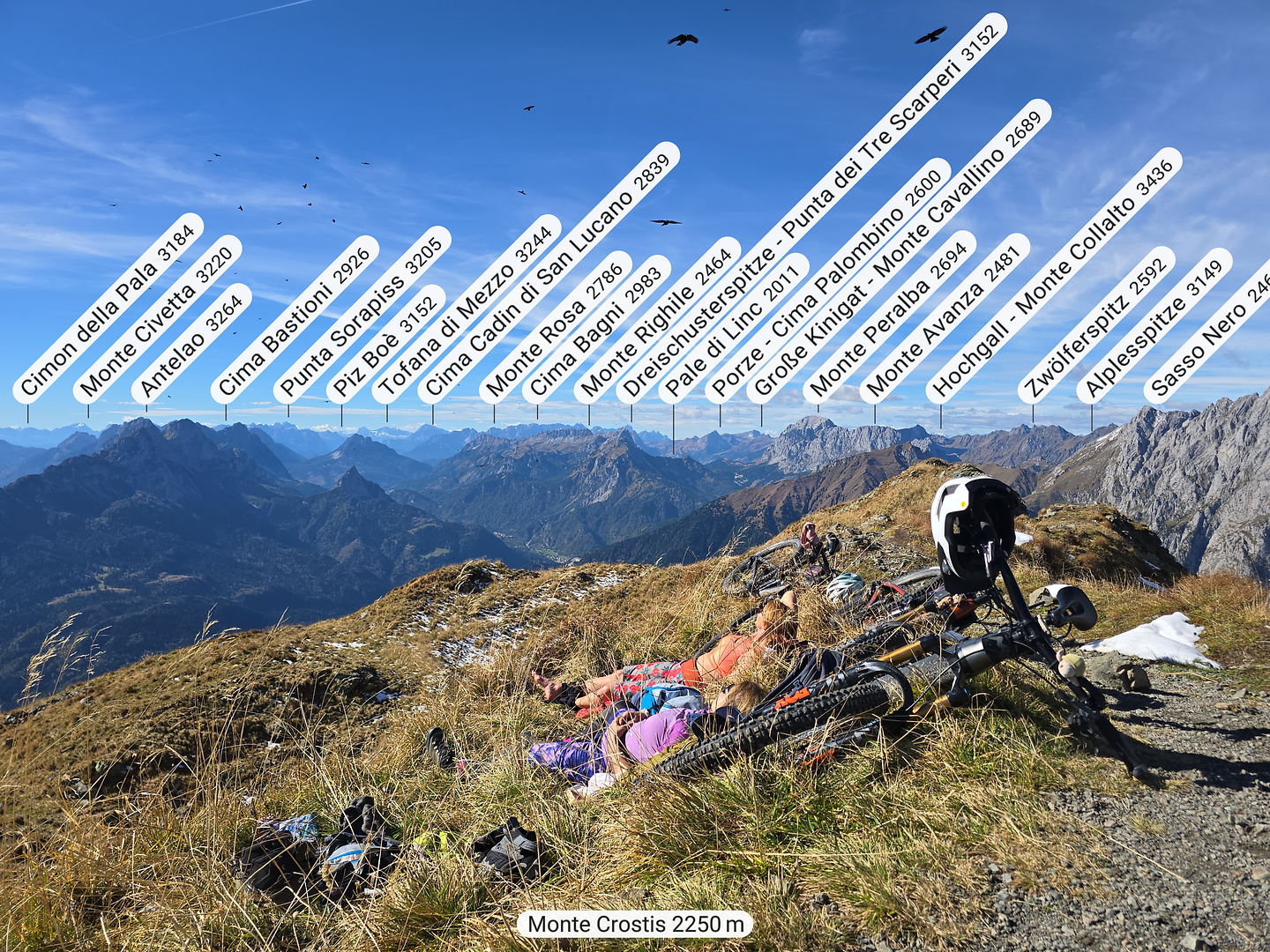Image resolution: width=1270 pixels, height=952 pixels.
Task: Select the Hochgall - Monte Collalto 3436 label
Action: pos(1053,276)
